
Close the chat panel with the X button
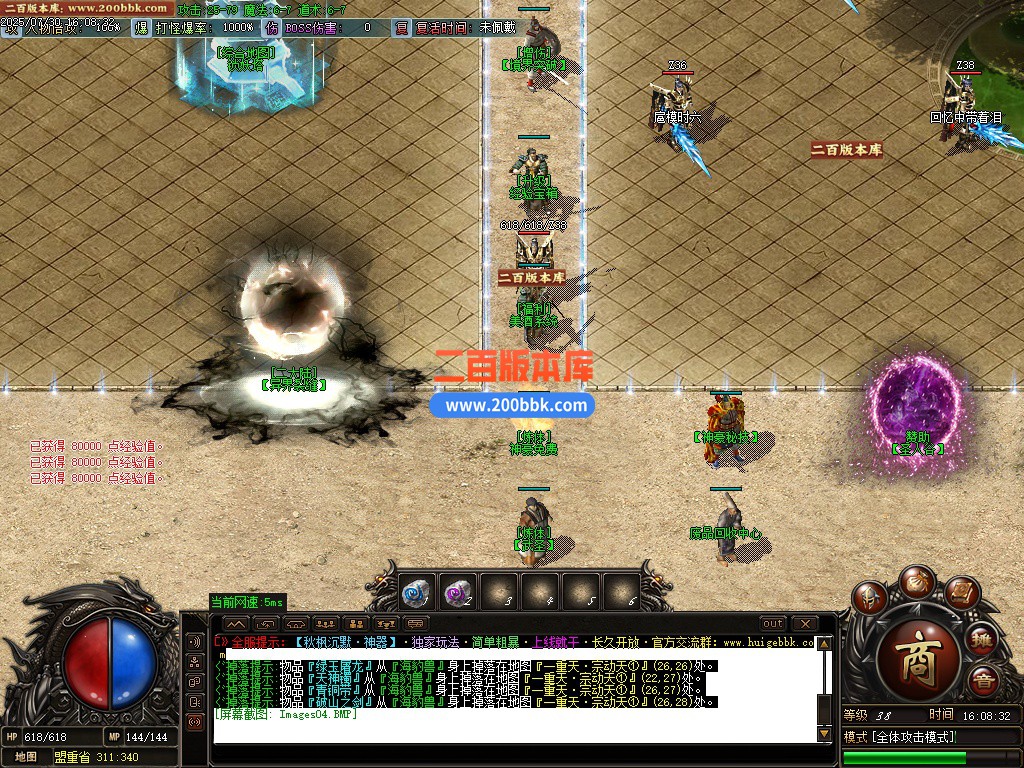[x=804, y=624]
